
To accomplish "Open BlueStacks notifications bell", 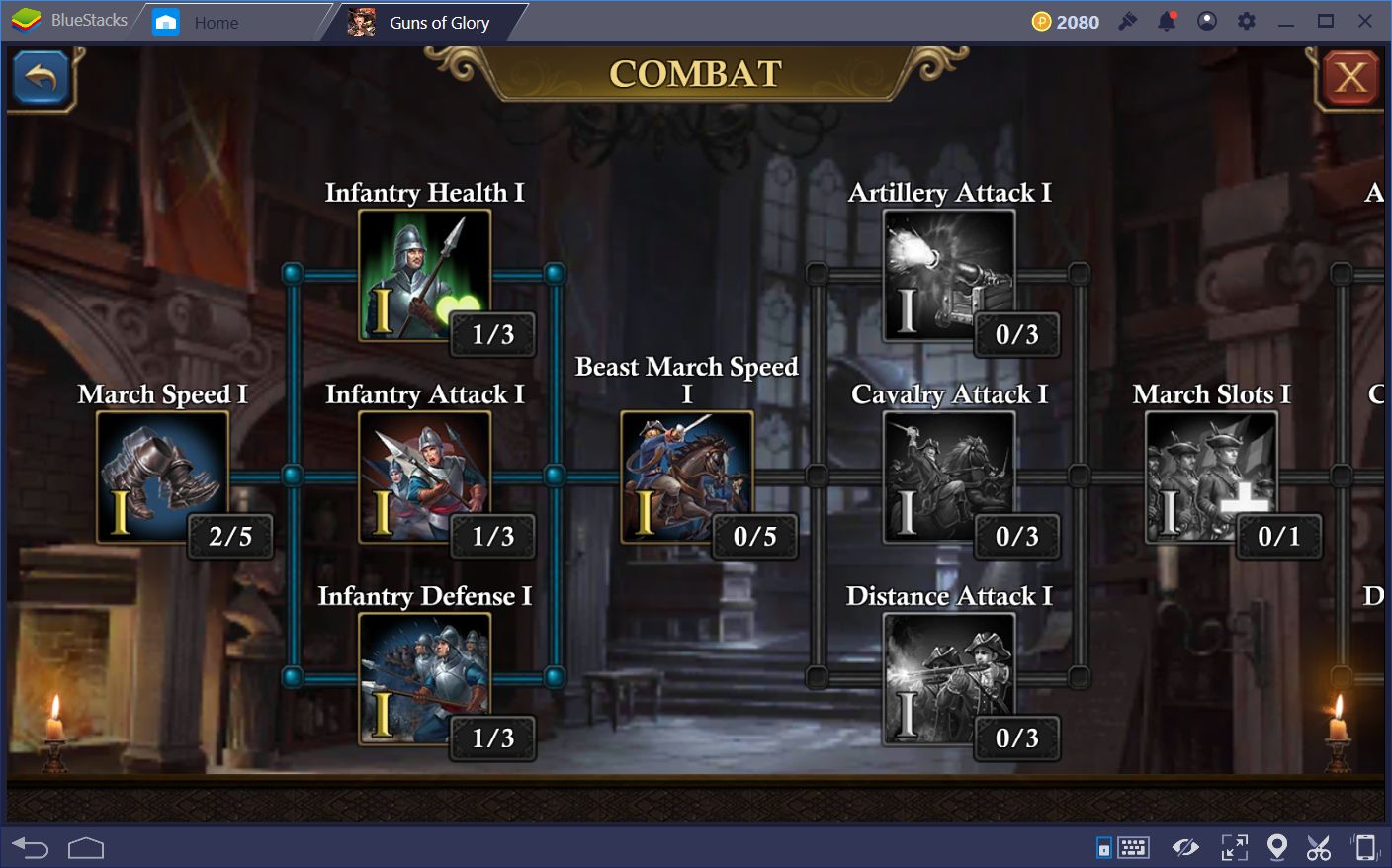I will 1168,21.
